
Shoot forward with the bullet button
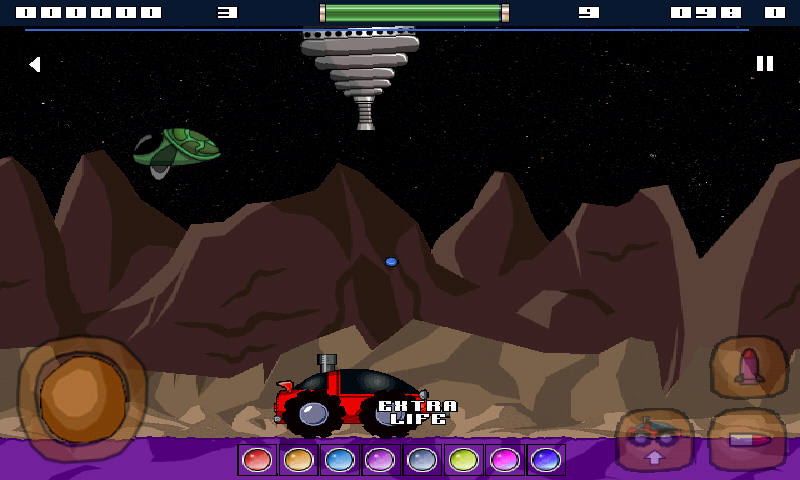click(747, 440)
